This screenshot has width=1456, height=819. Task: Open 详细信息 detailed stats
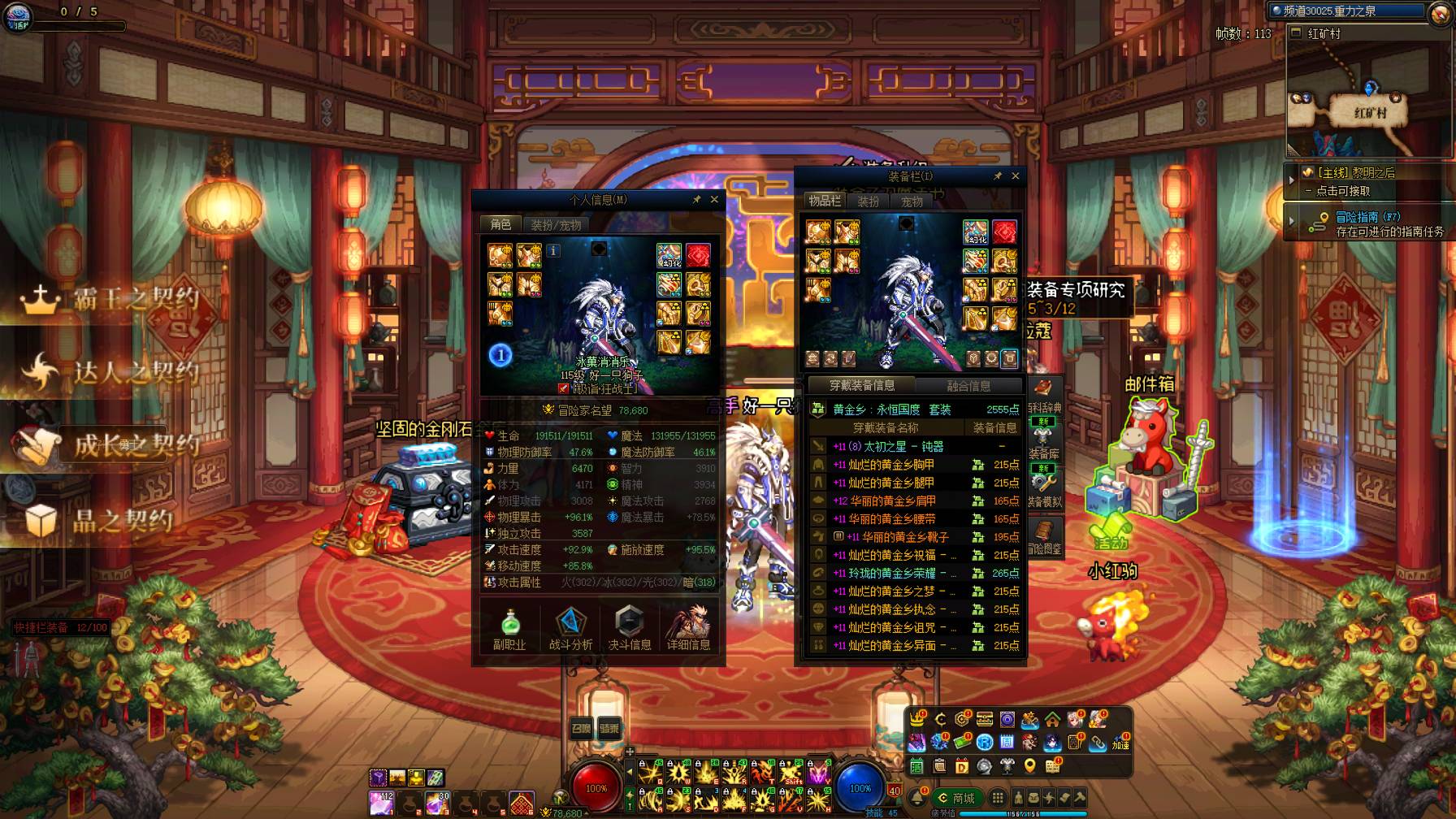689,628
